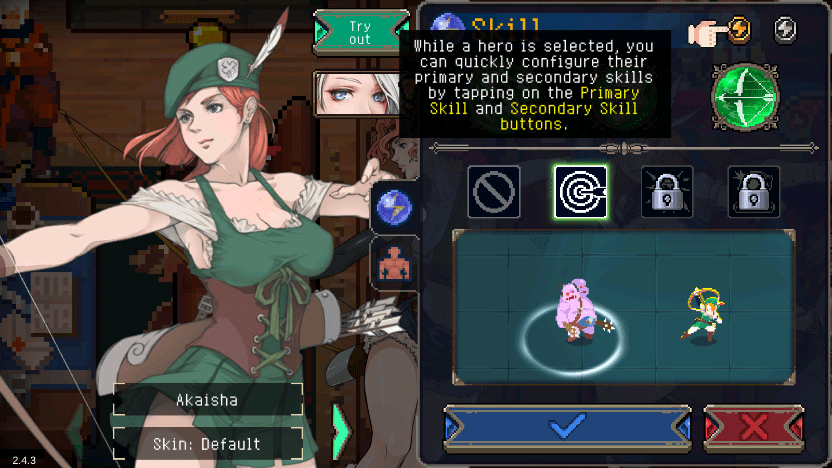Click the green bow skill orb
The width and height of the screenshot is (832, 468).
pos(745,97)
